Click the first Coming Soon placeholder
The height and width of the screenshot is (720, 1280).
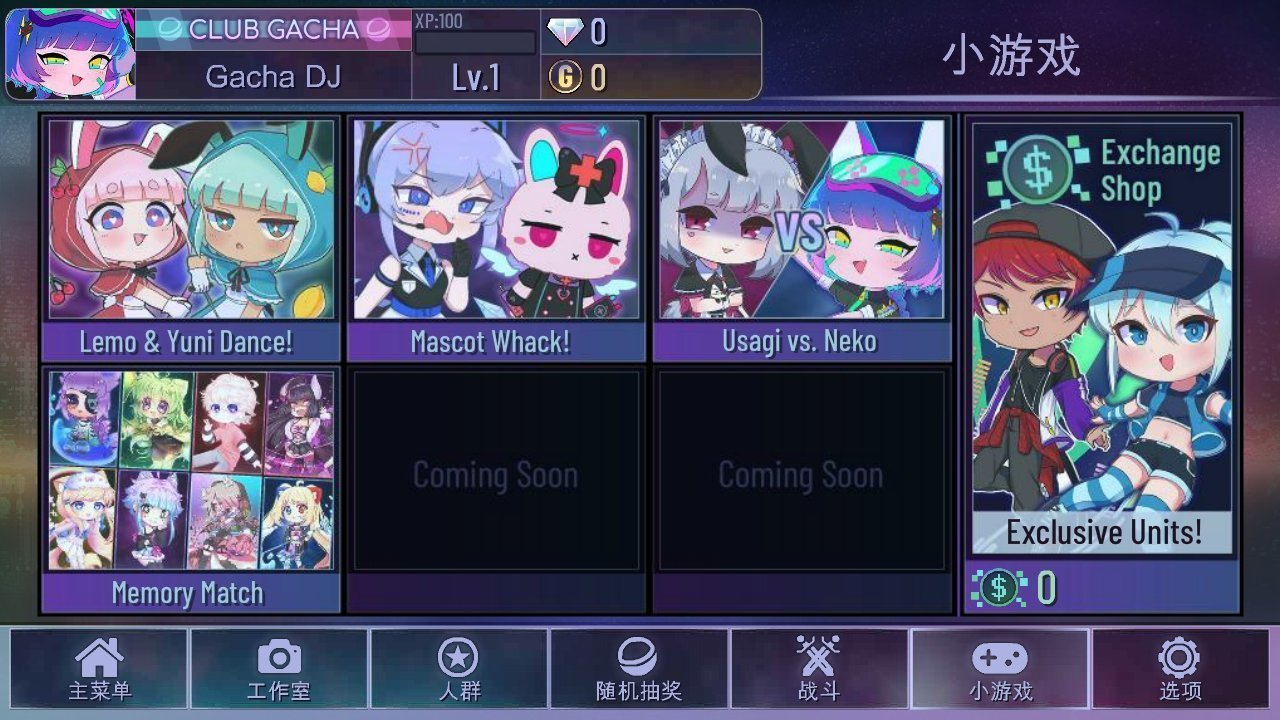tap(497, 476)
